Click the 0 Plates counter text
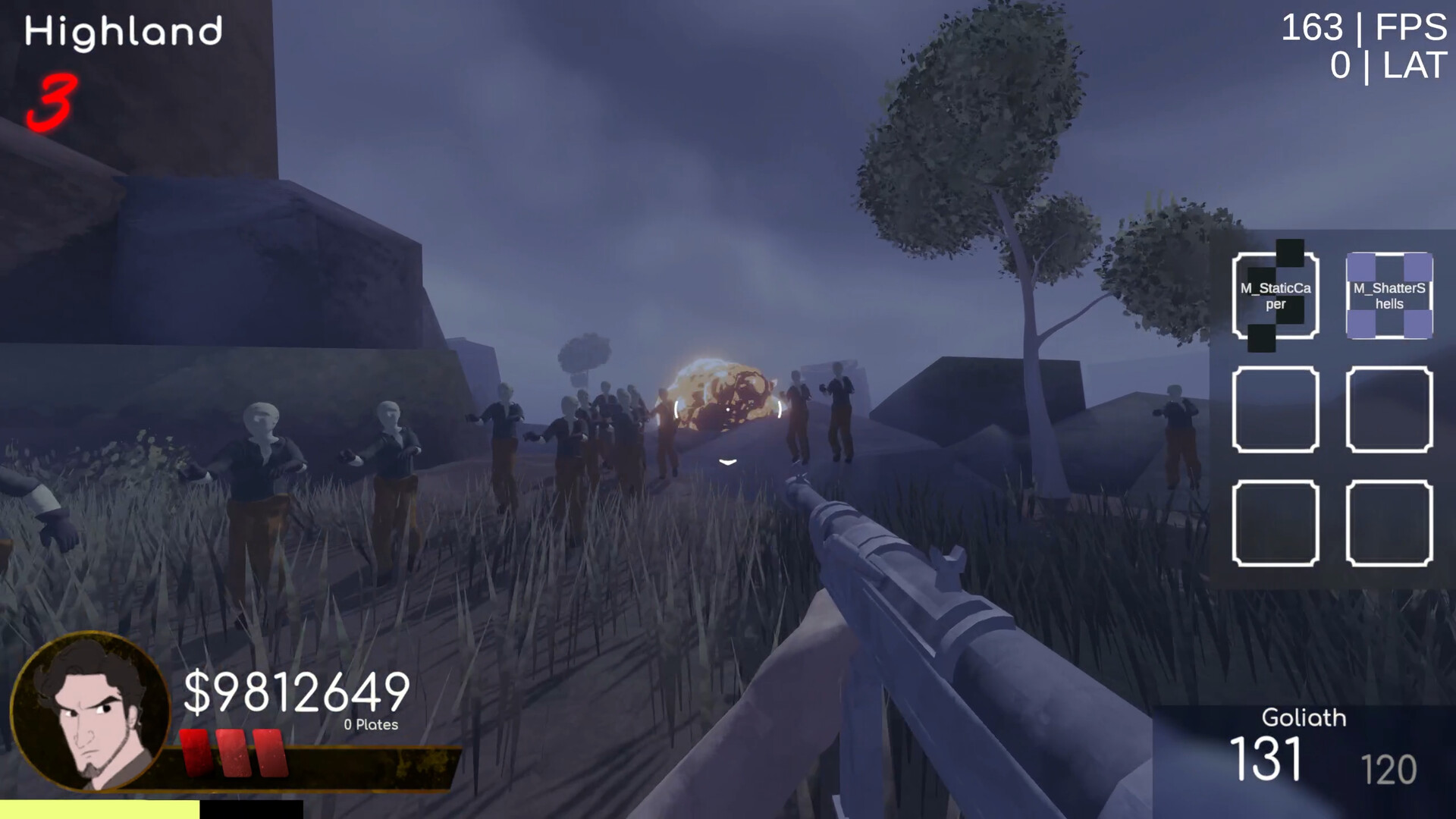Viewport: 1456px width, 819px height. click(372, 724)
